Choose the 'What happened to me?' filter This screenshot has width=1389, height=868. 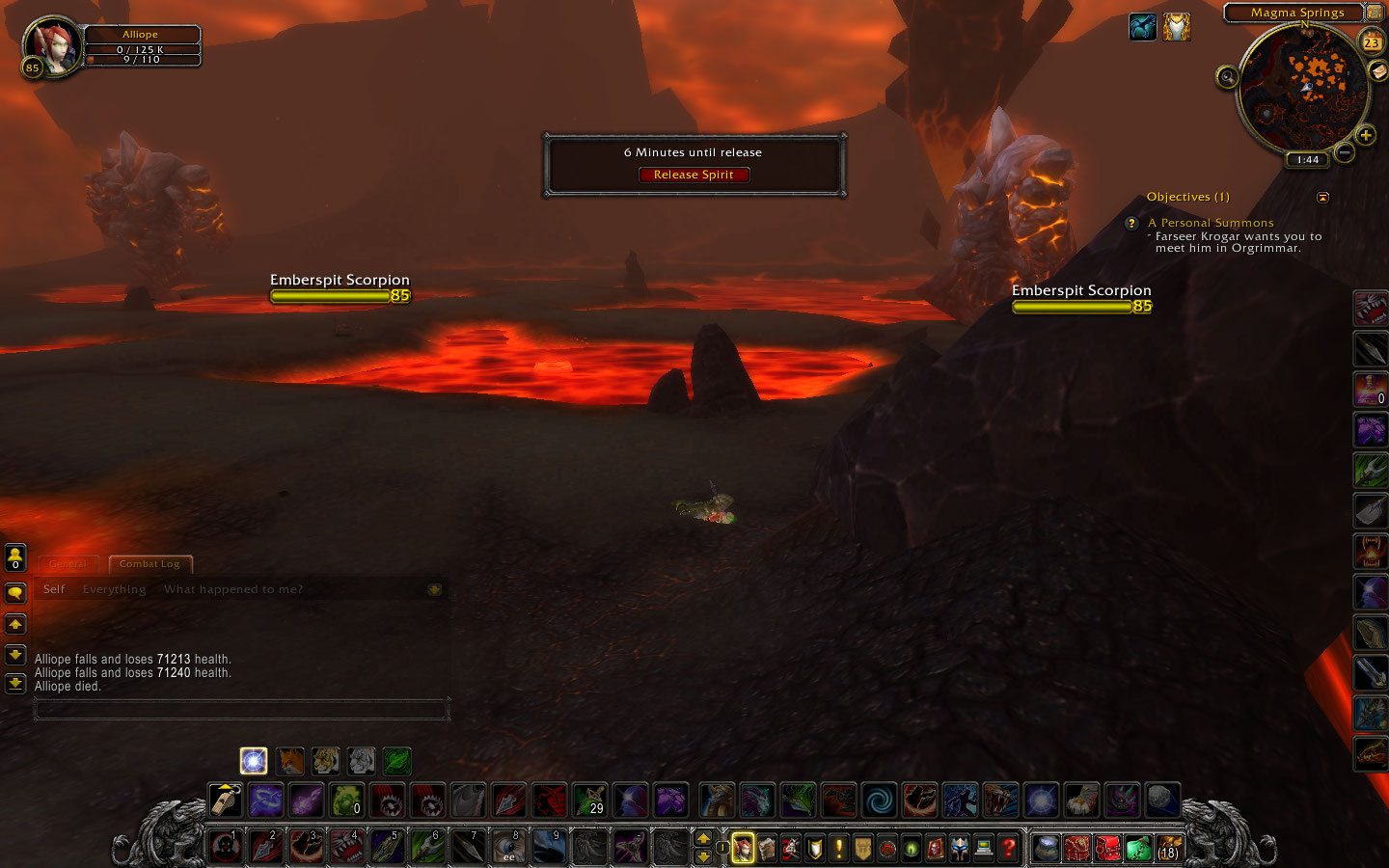232,589
